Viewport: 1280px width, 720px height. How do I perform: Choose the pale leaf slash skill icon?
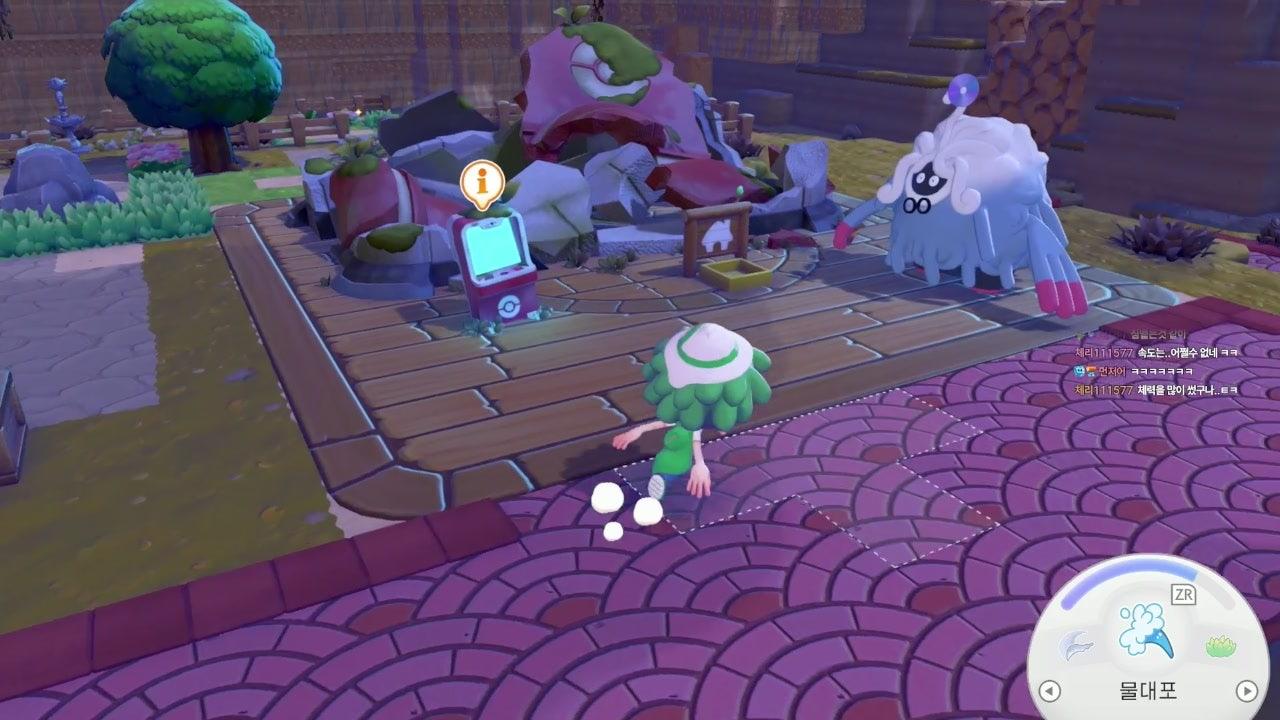tap(1076, 646)
